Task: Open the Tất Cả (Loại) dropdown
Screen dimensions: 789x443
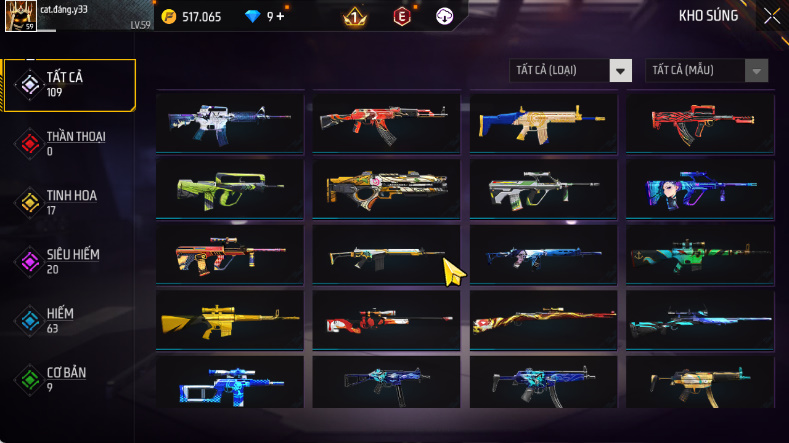Action: click(x=571, y=70)
